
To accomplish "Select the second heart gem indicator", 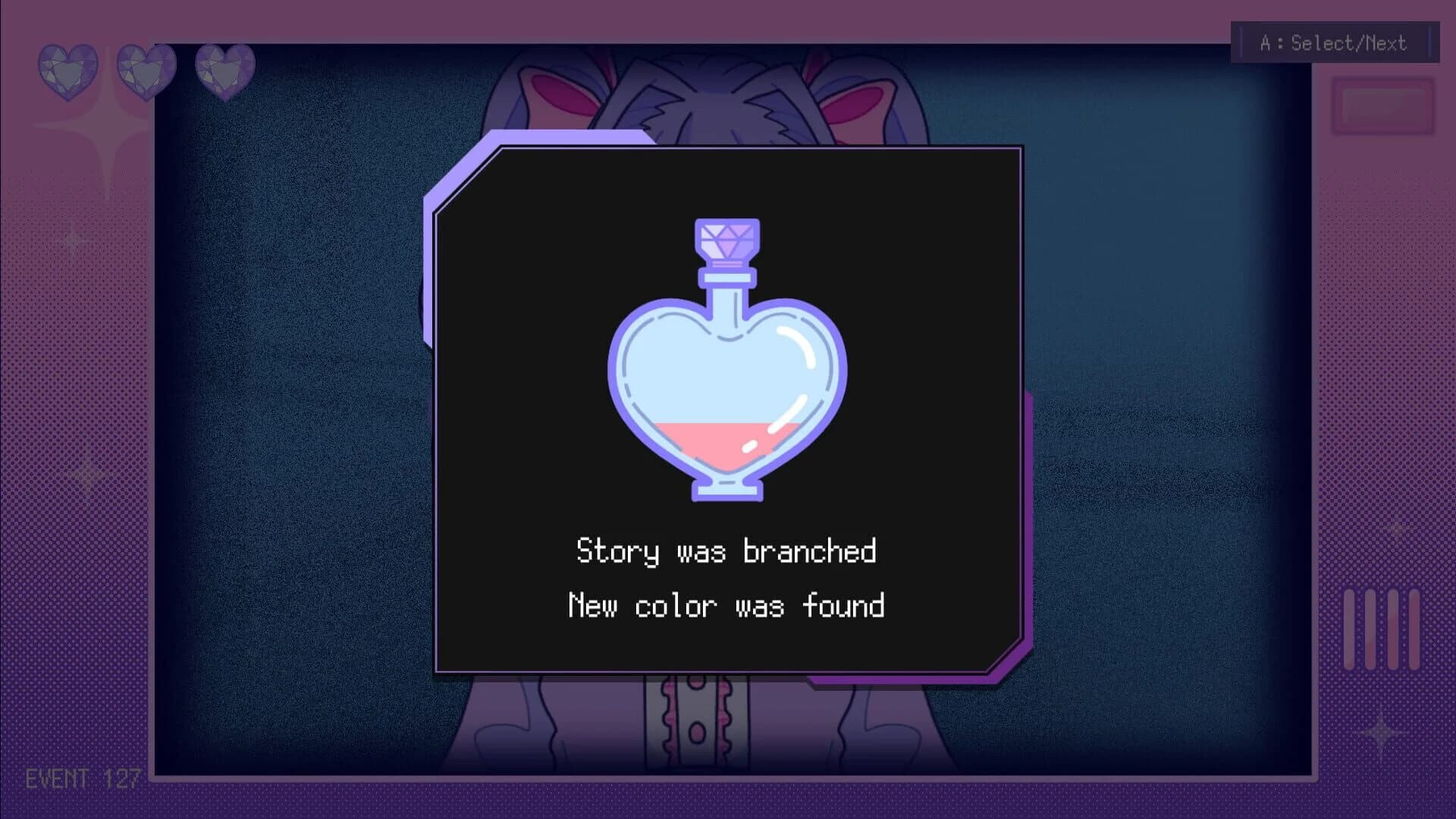I will [146, 72].
